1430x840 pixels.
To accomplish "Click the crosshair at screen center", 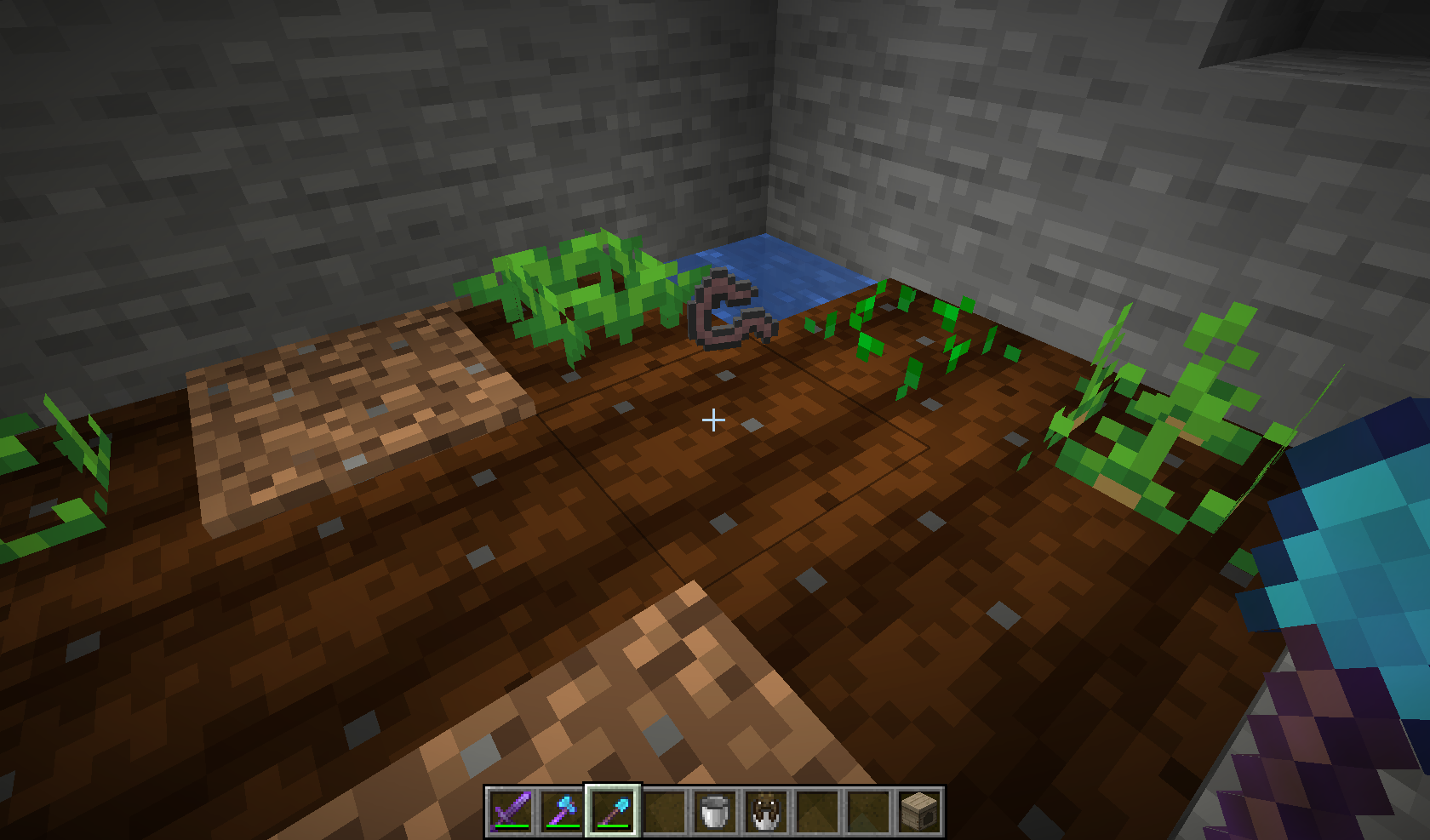I will [x=713, y=420].
